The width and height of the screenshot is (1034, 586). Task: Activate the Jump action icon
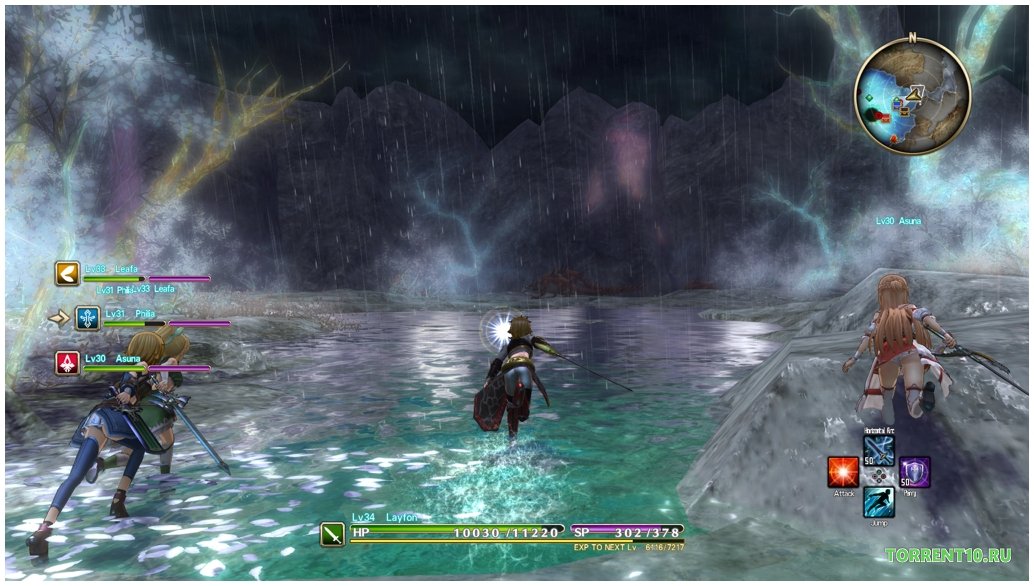coord(878,501)
